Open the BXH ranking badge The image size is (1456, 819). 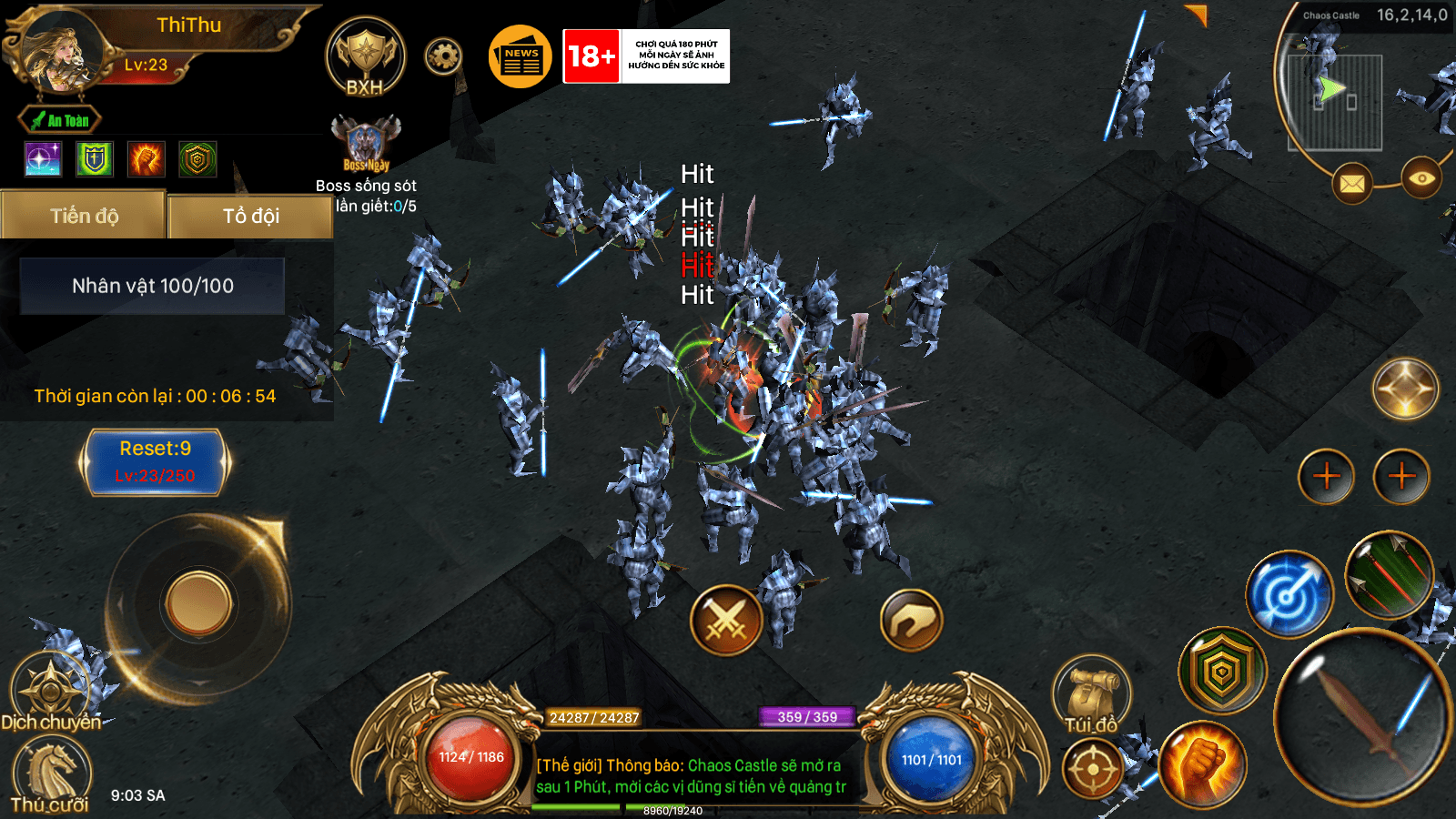[365, 56]
